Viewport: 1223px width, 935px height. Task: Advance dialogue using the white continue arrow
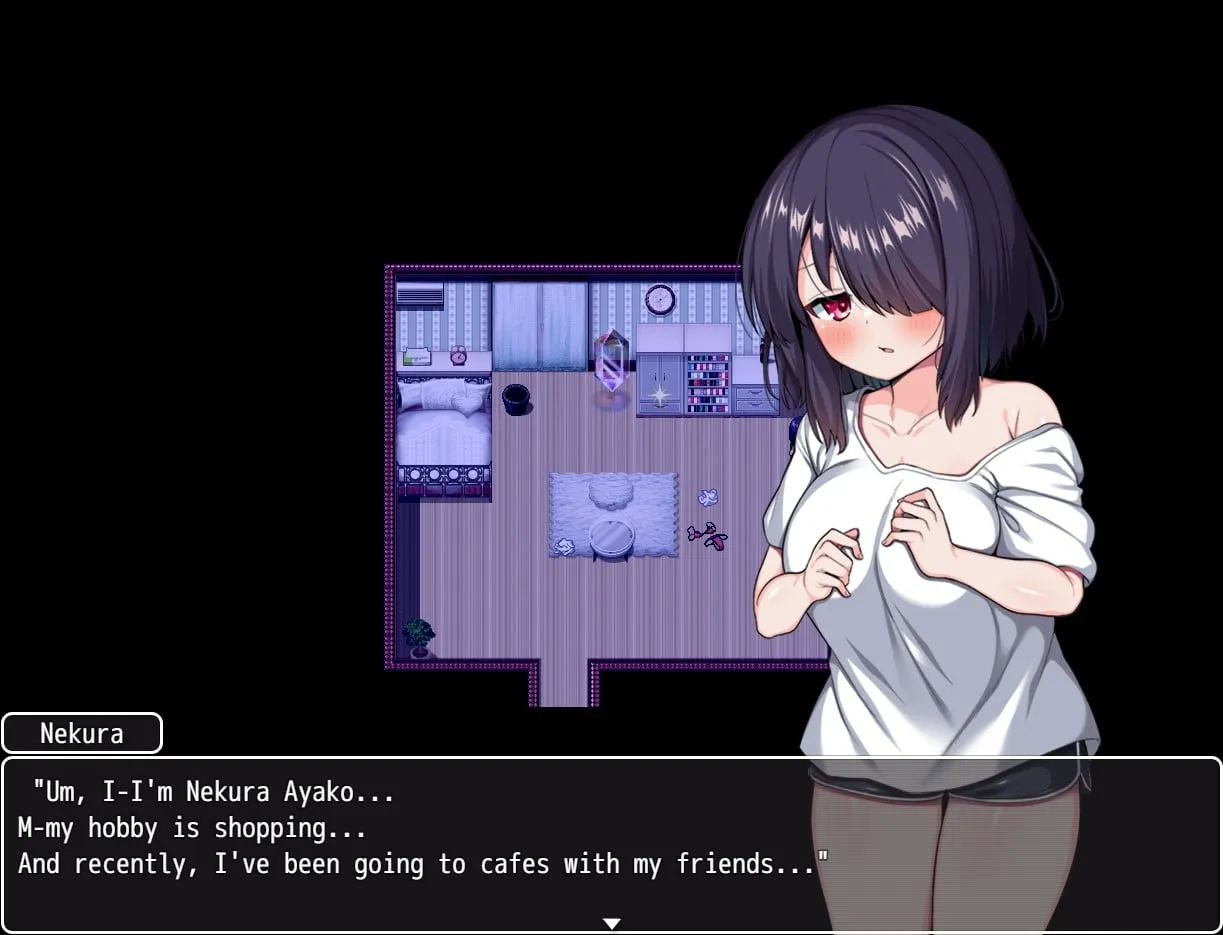coord(611,923)
